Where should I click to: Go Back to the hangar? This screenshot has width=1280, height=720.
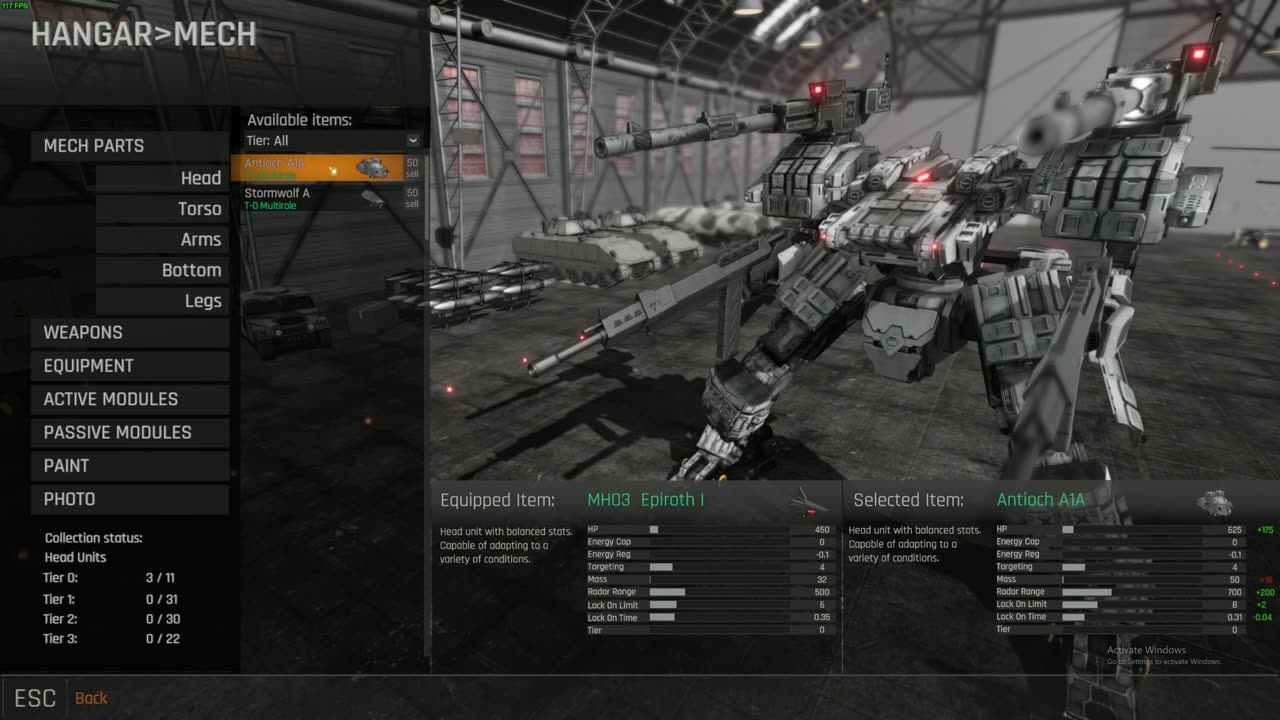click(90, 698)
